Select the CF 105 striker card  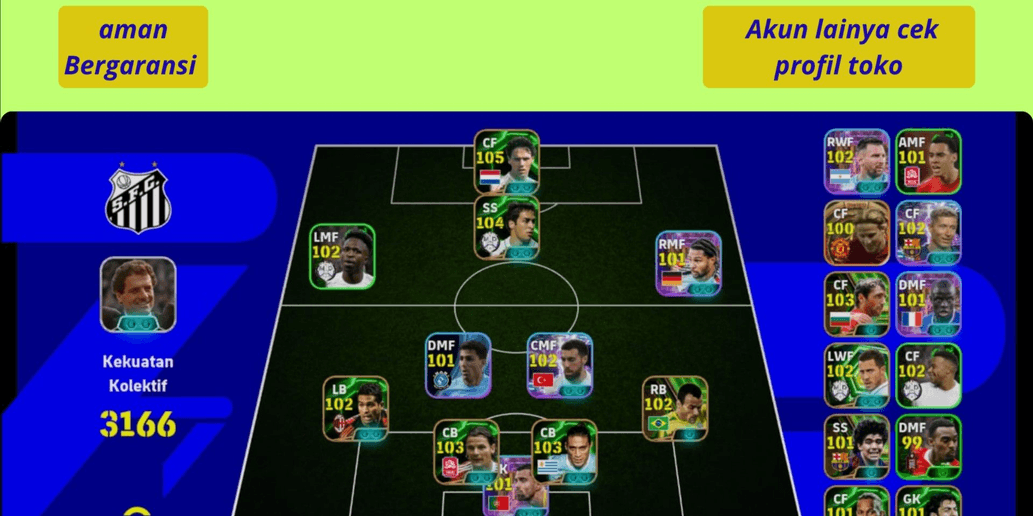tap(506, 162)
